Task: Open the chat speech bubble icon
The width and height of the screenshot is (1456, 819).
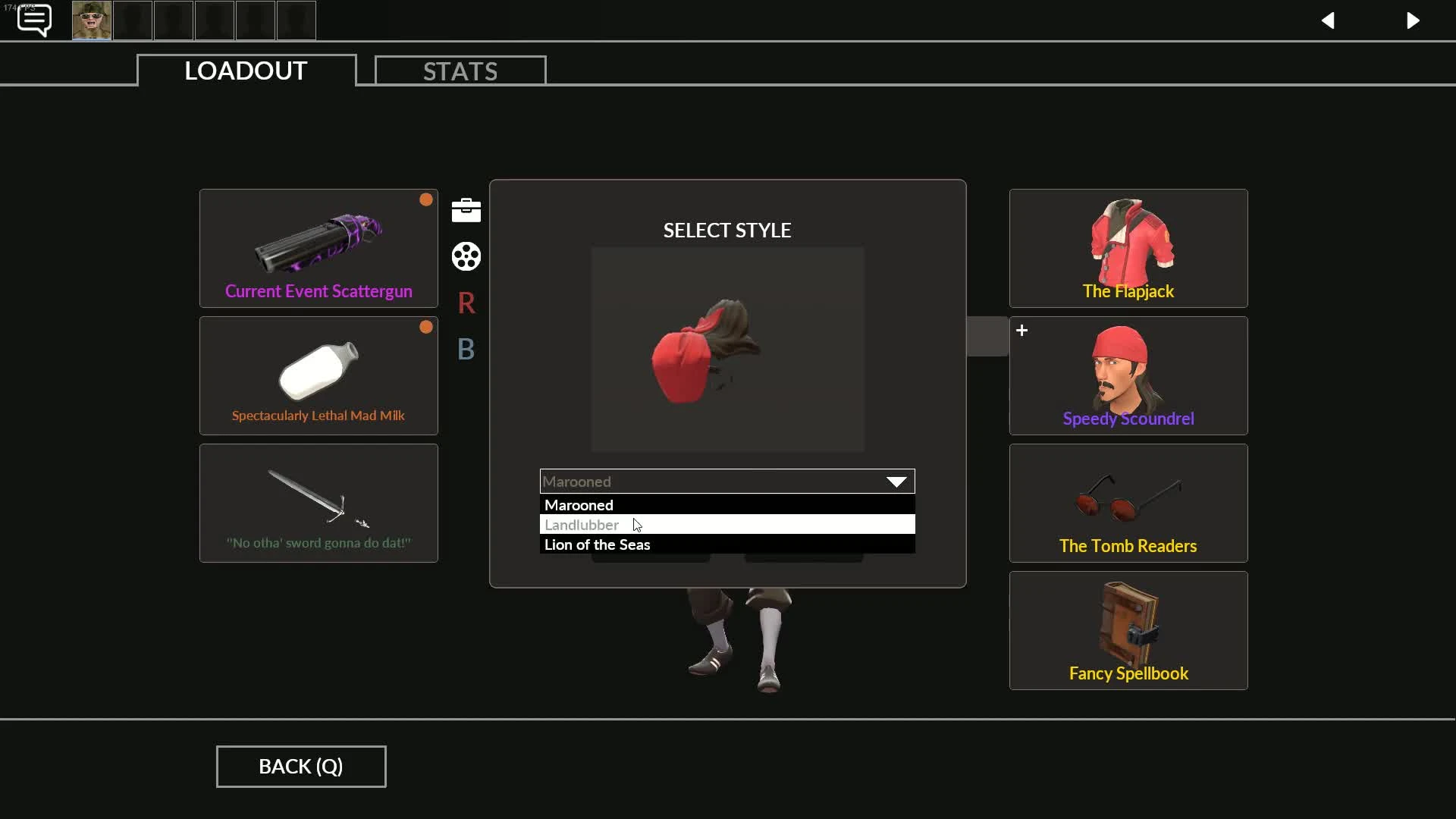Action: pos(33,20)
